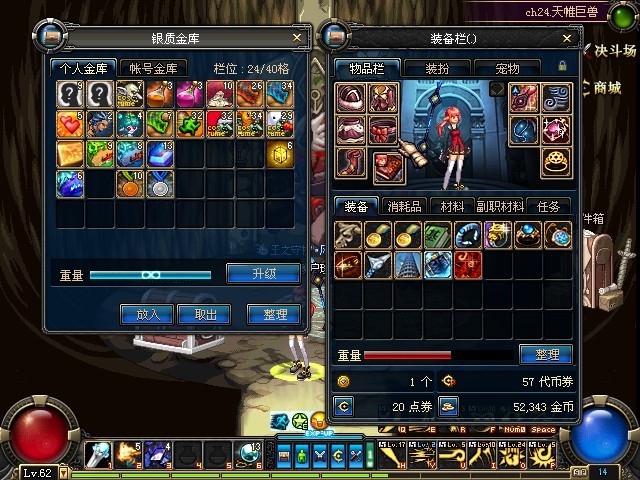The image size is (640, 480).
Task: Select the gold ring equipment slot
Action: coord(555,163)
